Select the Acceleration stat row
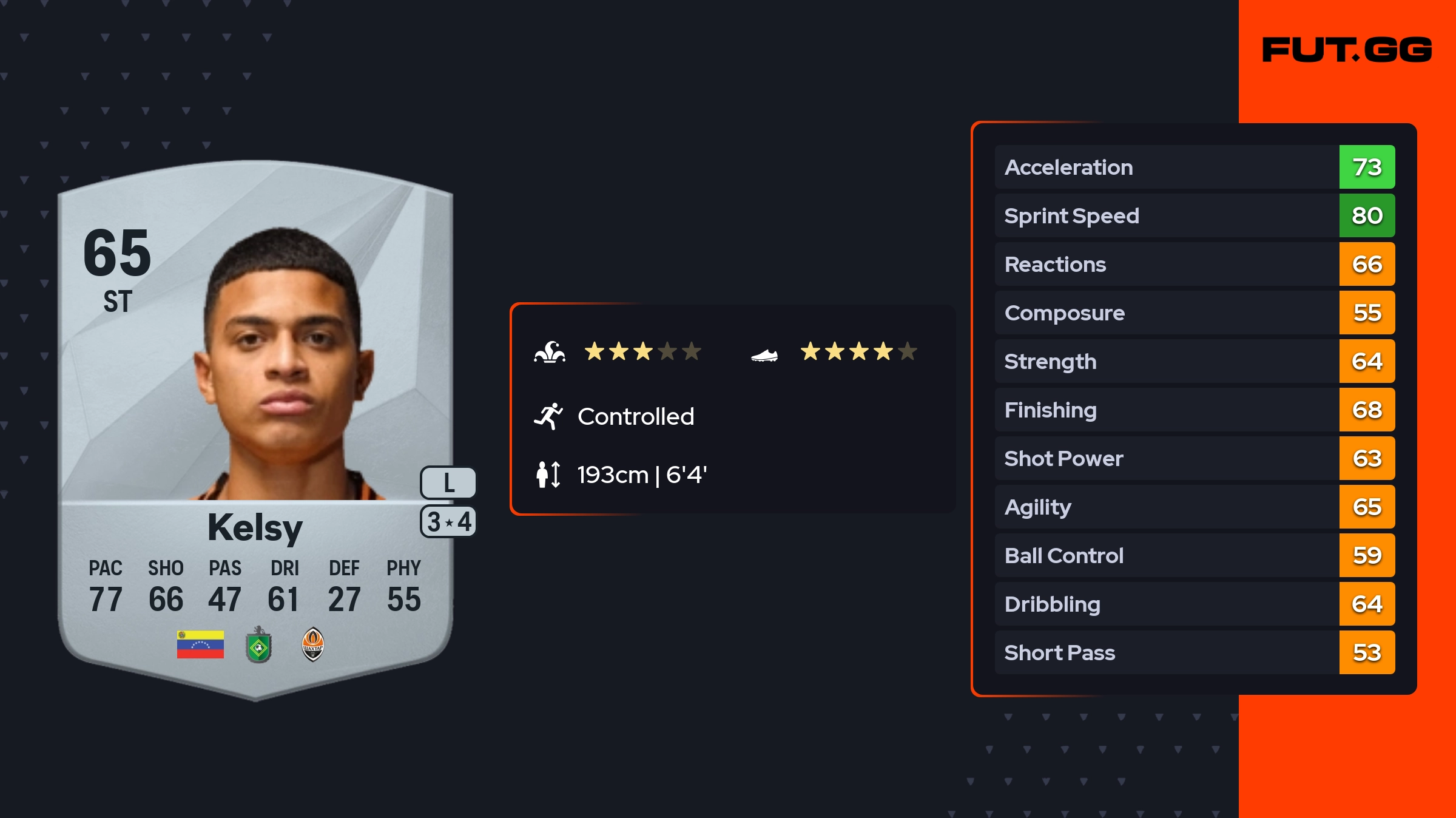 click(1194, 167)
